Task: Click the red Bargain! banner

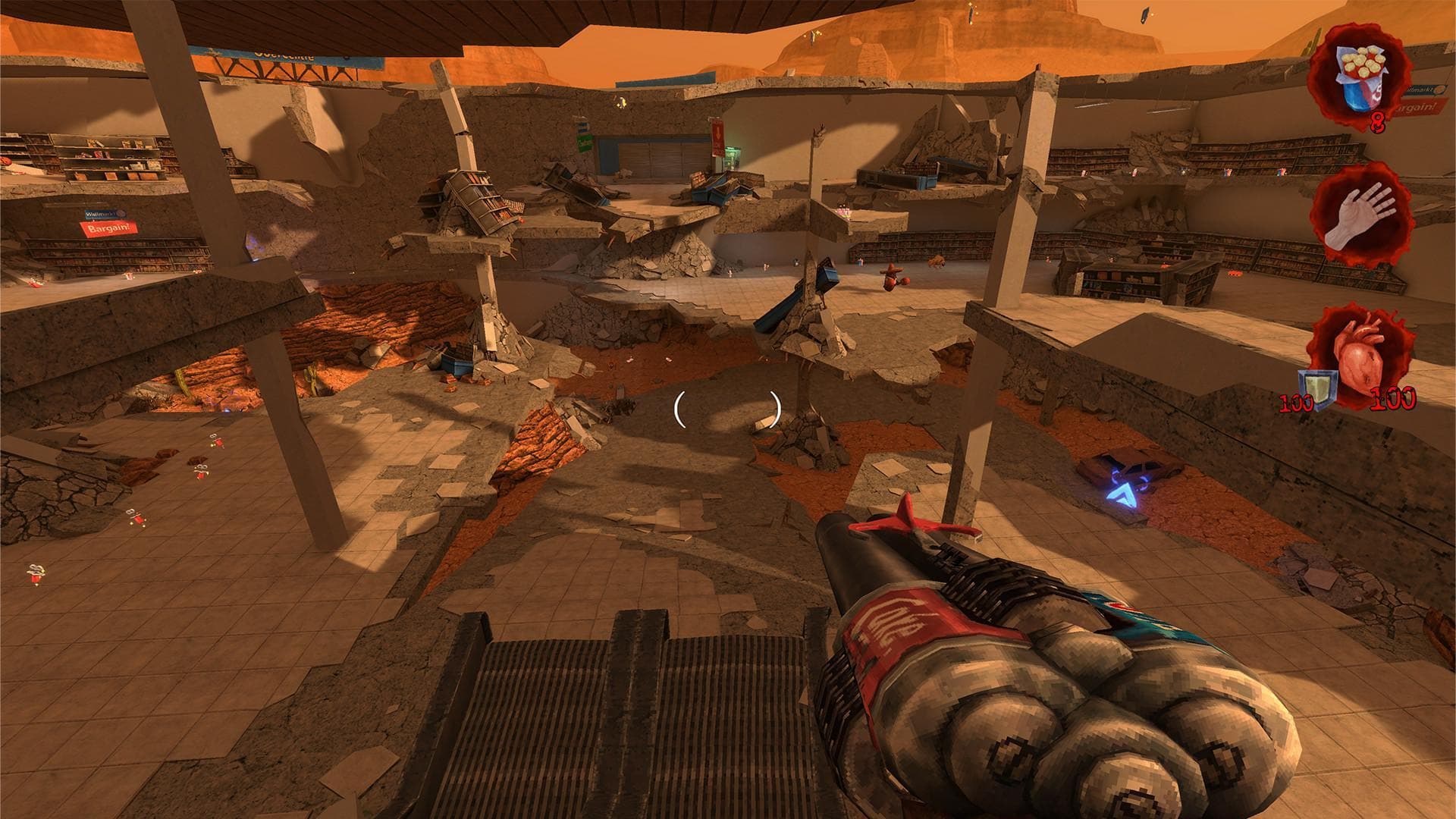Action: click(108, 228)
